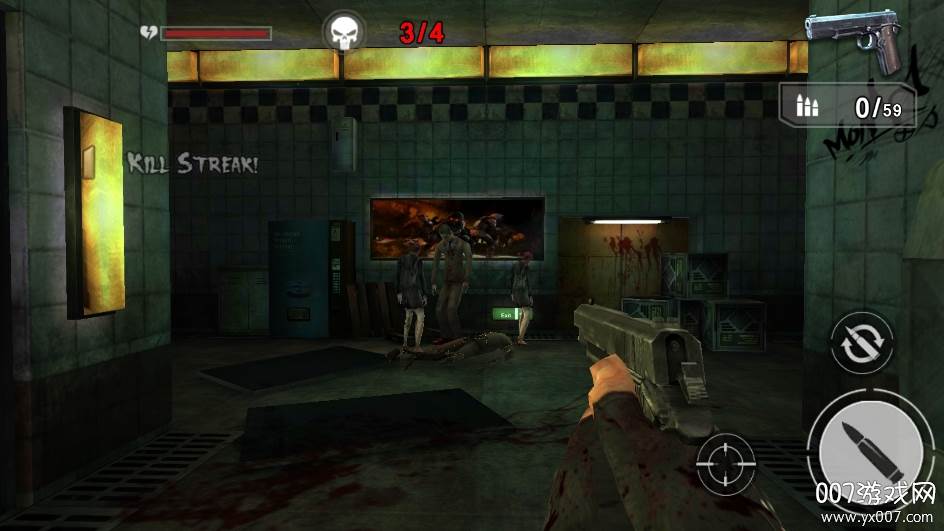Activate the crosshair aim button
Screen dimensions: 944x531
pyautogui.click(x=726, y=466)
